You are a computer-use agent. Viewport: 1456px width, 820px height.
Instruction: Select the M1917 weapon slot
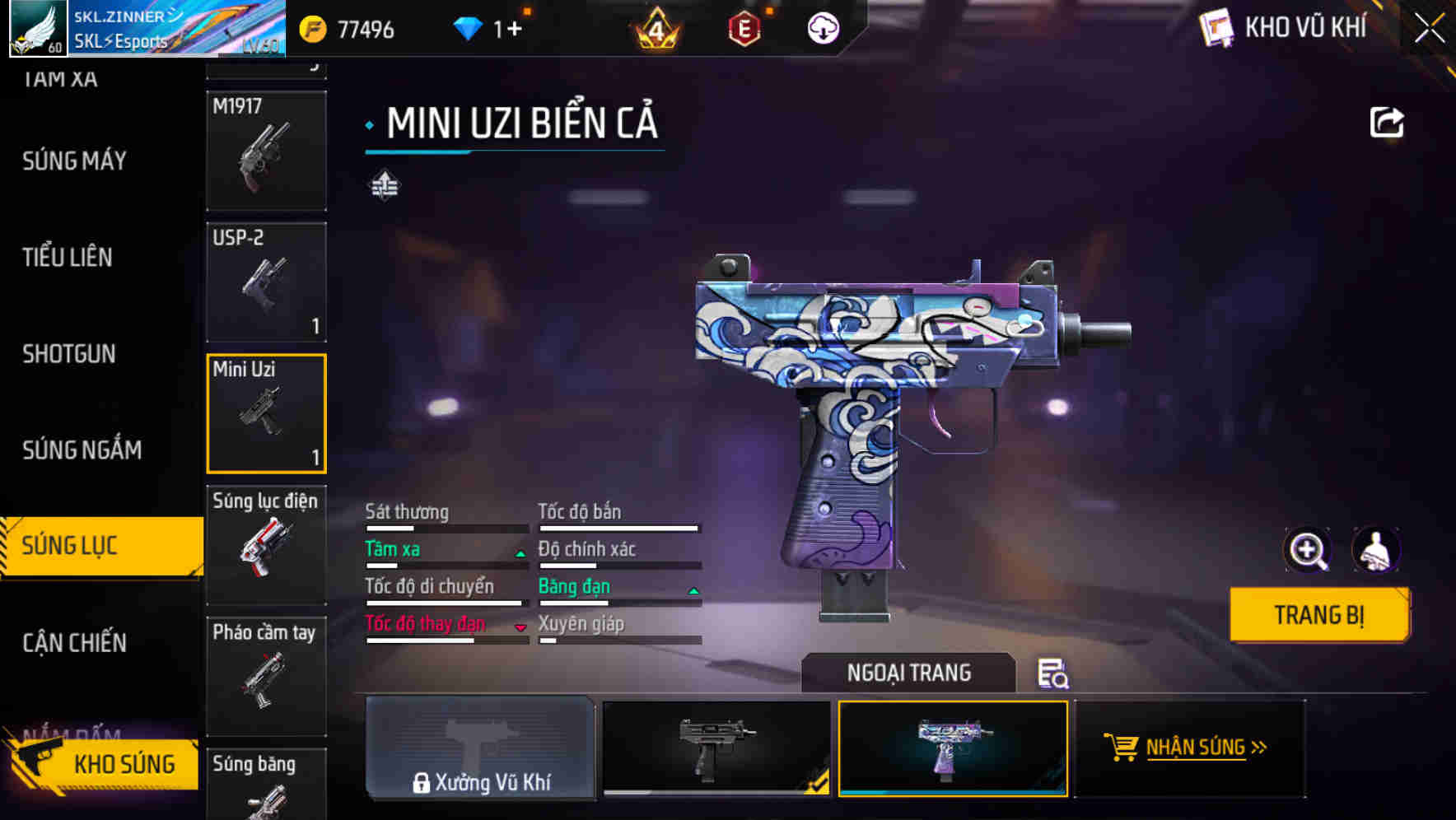[266, 151]
